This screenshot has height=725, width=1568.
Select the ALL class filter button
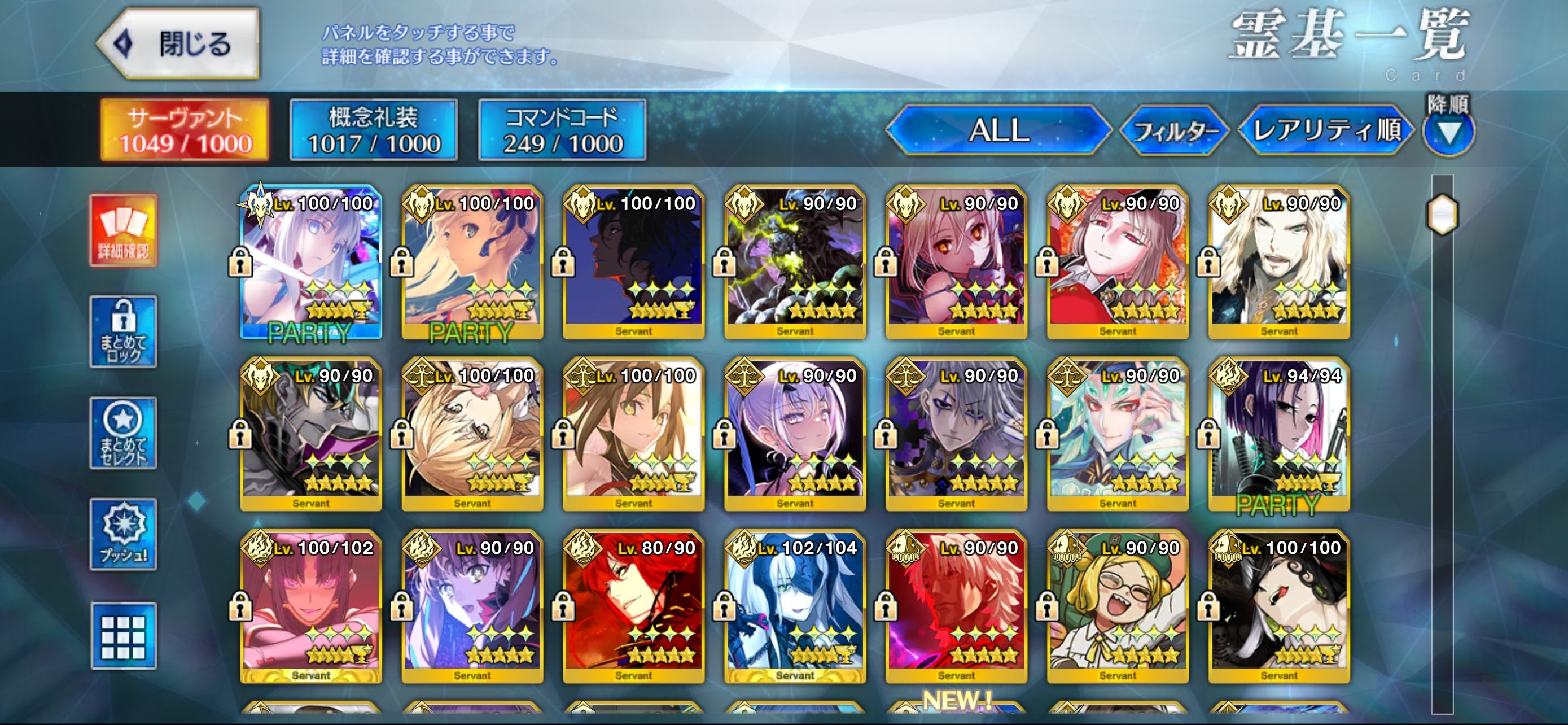tap(998, 130)
